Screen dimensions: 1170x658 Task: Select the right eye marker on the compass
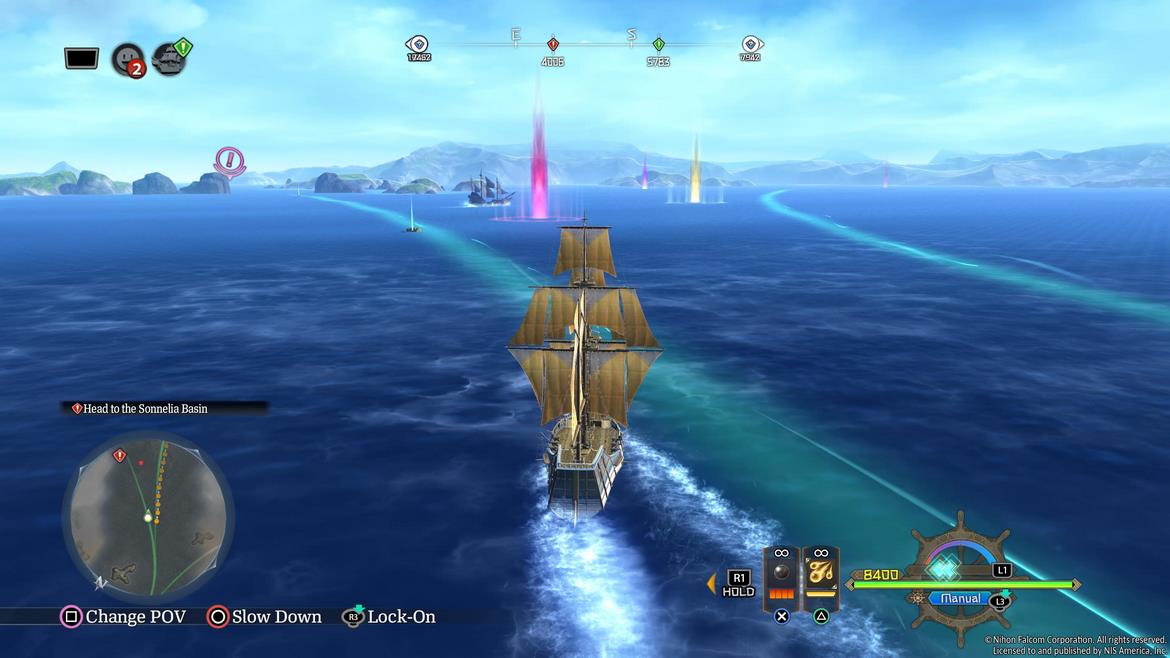[x=751, y=44]
